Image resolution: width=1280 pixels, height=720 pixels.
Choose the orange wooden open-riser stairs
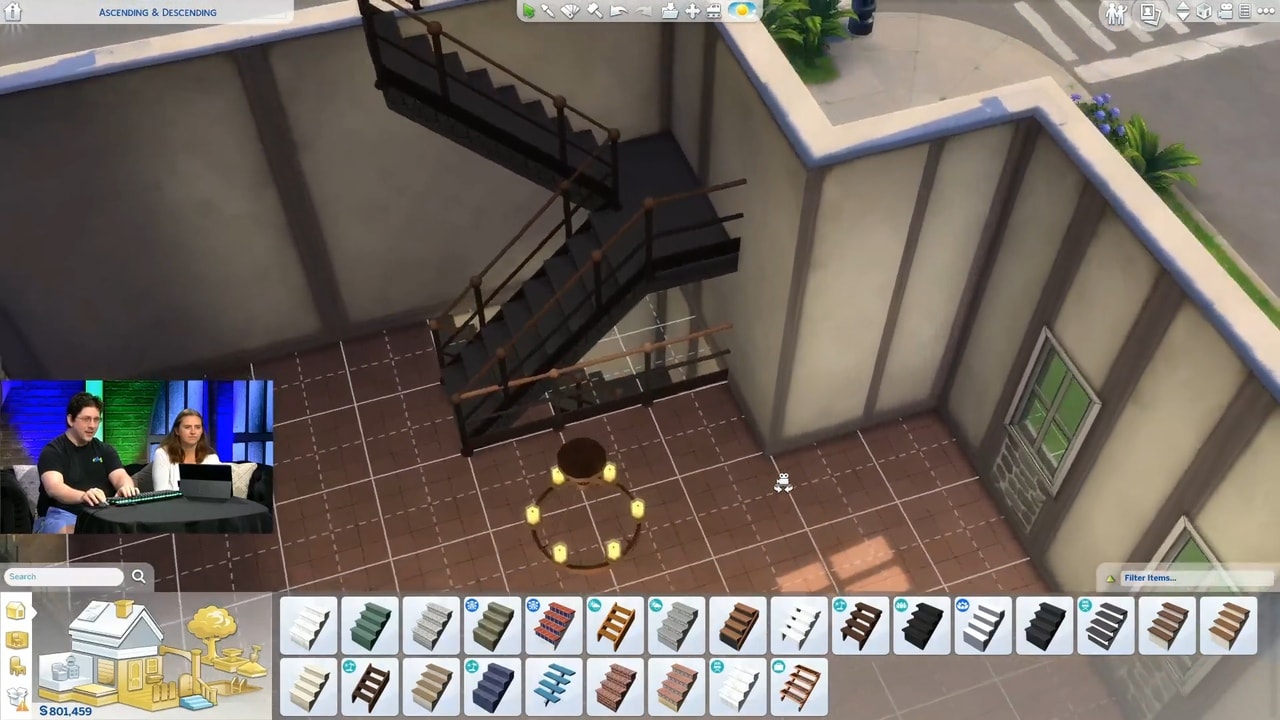click(615, 625)
